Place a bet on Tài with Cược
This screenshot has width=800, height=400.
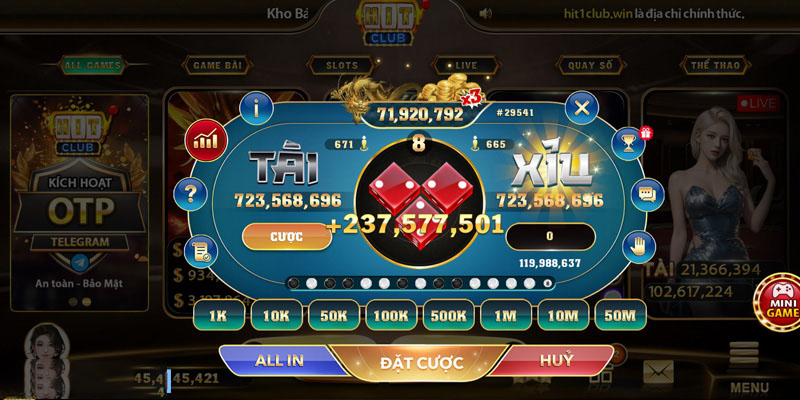[x=287, y=236]
